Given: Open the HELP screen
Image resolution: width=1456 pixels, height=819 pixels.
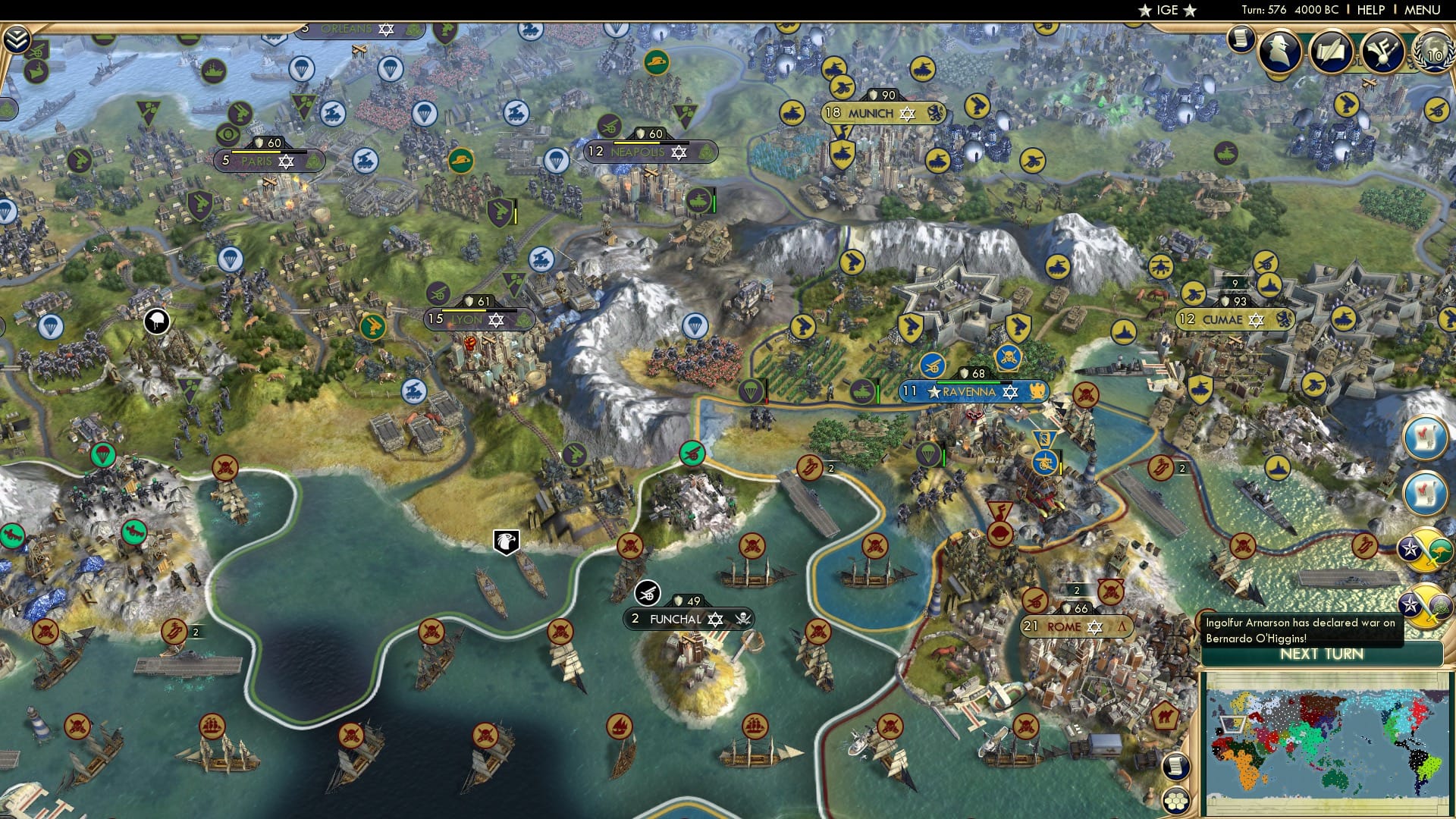Looking at the screenshot, I should (x=1371, y=10).
